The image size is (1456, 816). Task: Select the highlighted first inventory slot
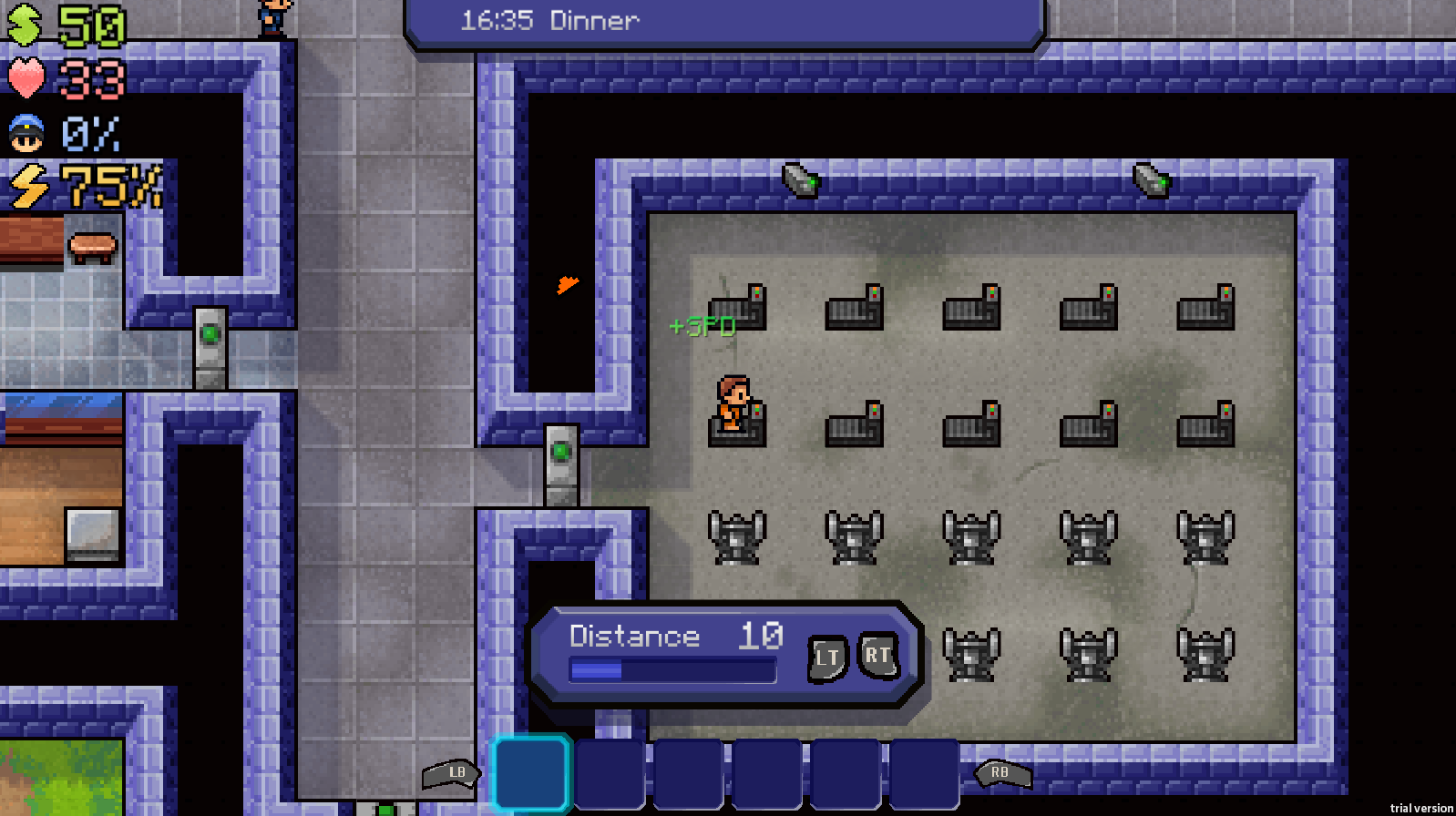coord(531,772)
